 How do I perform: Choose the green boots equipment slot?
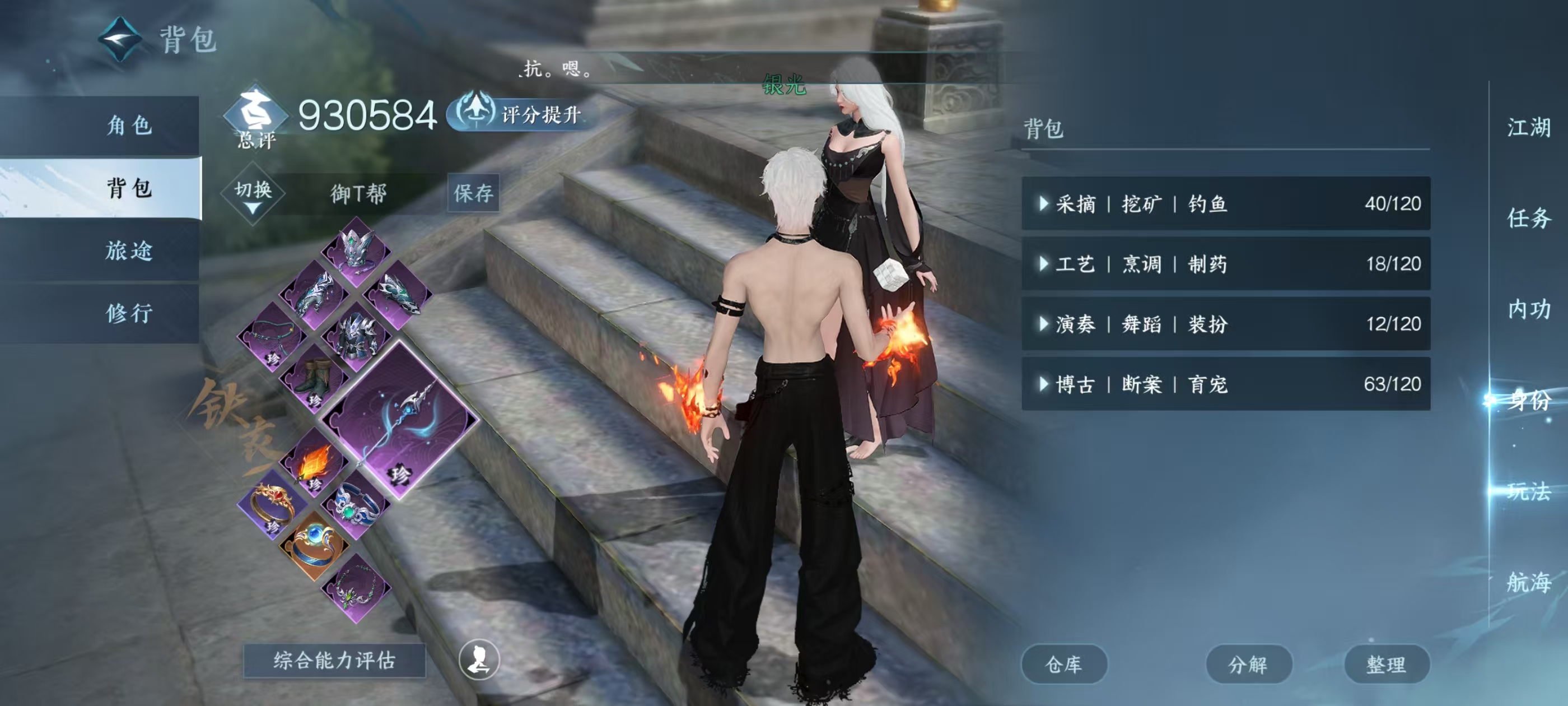[x=315, y=379]
